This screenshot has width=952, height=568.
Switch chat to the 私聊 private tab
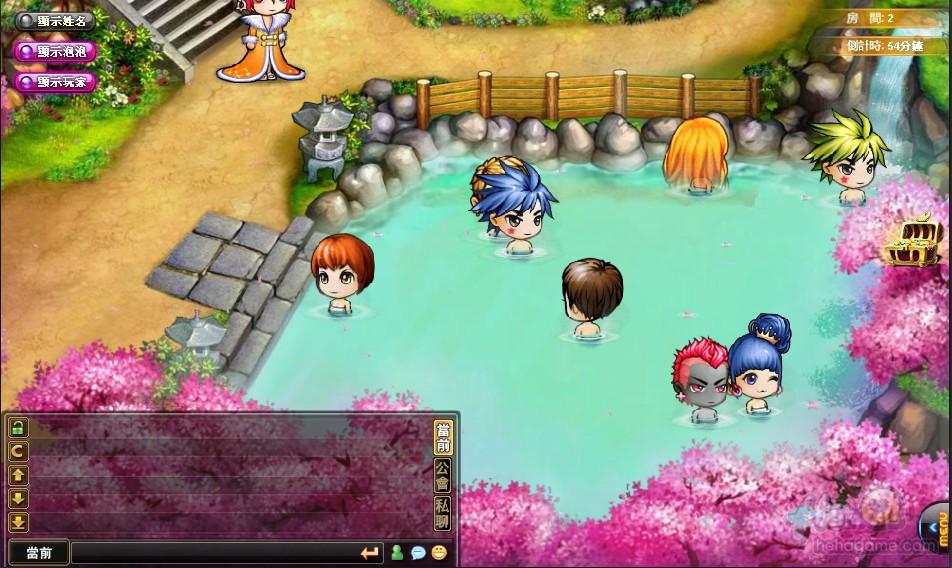point(442,512)
